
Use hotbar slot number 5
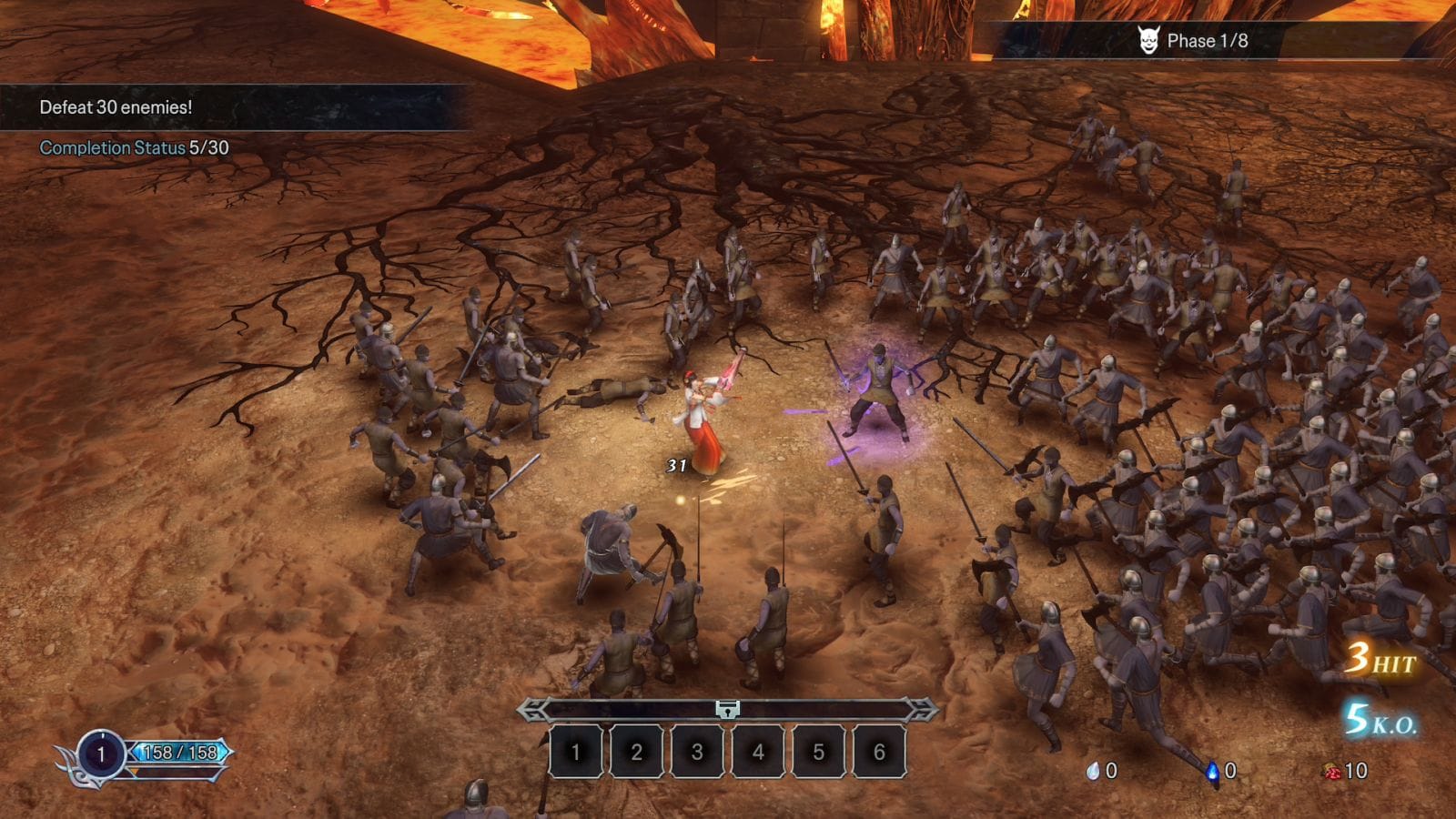818,752
